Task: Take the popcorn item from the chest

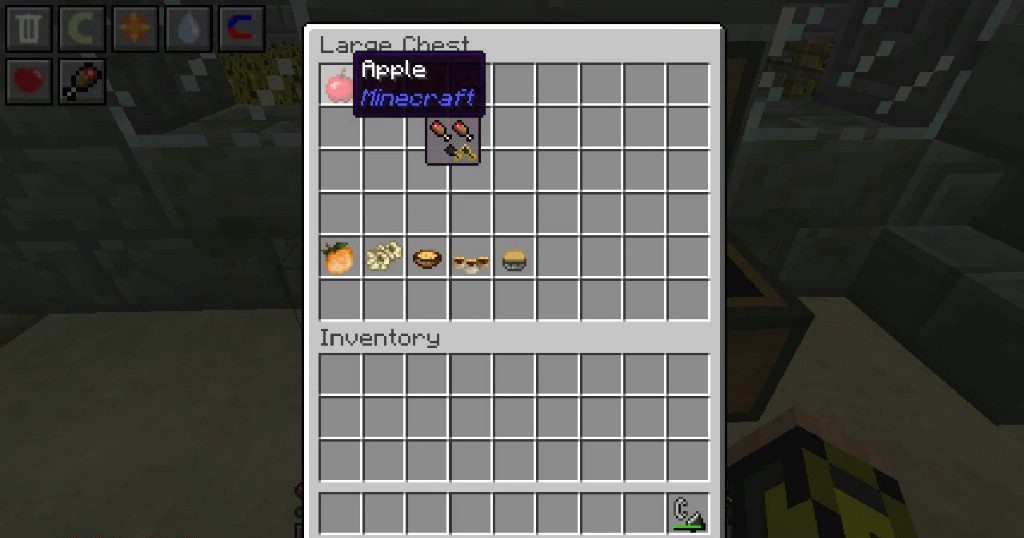Action: click(383, 259)
